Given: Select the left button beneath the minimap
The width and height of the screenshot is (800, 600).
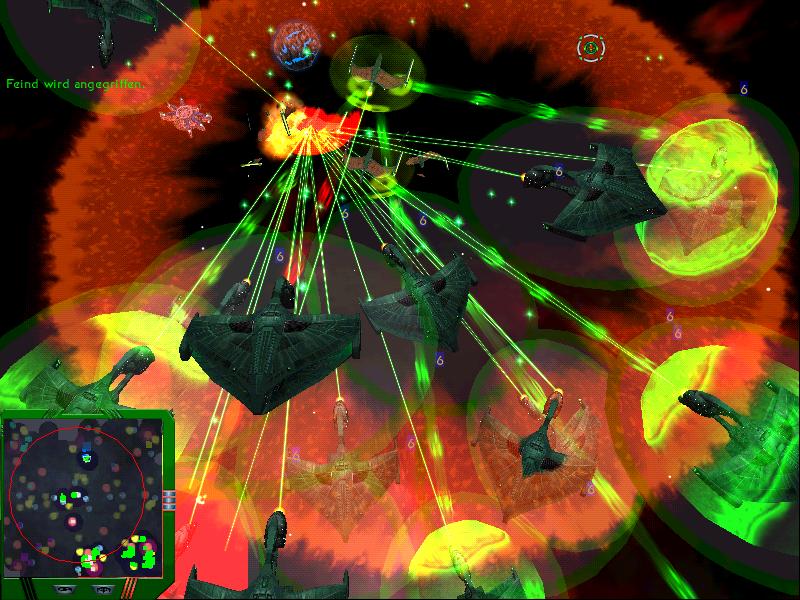Looking at the screenshot, I should (x=62, y=590).
